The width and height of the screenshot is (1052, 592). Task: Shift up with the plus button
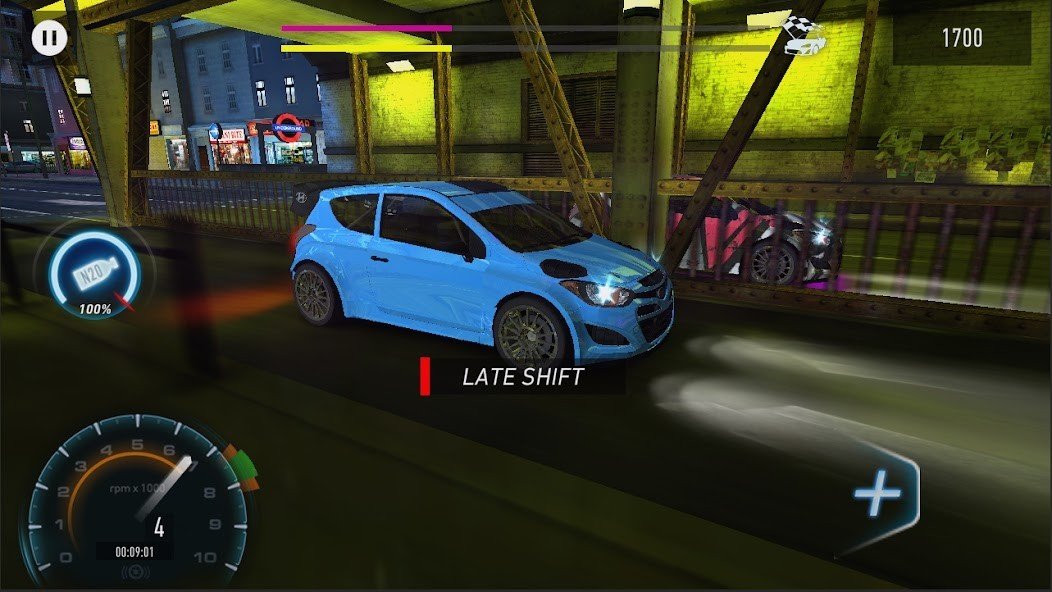coord(879,496)
